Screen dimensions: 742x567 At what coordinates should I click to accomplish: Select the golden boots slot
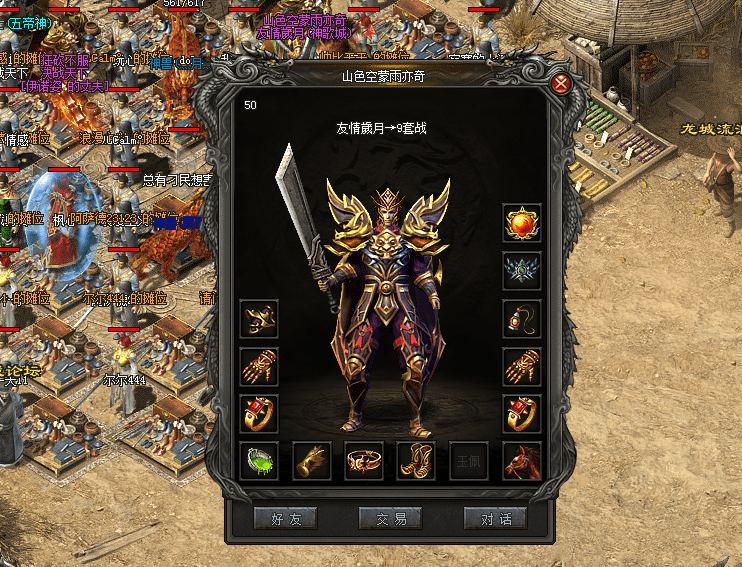click(416, 460)
